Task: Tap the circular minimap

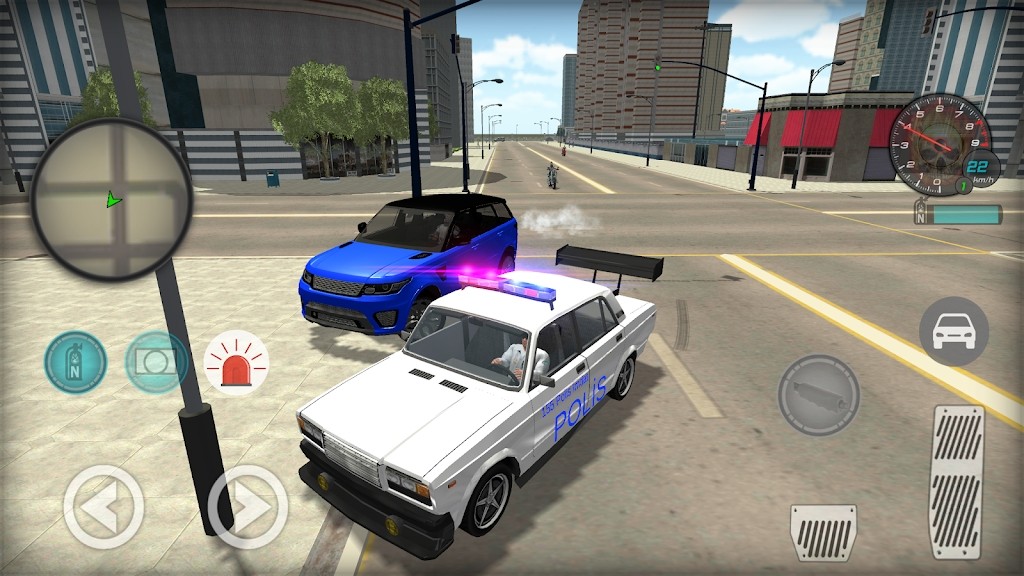Action: [111, 198]
